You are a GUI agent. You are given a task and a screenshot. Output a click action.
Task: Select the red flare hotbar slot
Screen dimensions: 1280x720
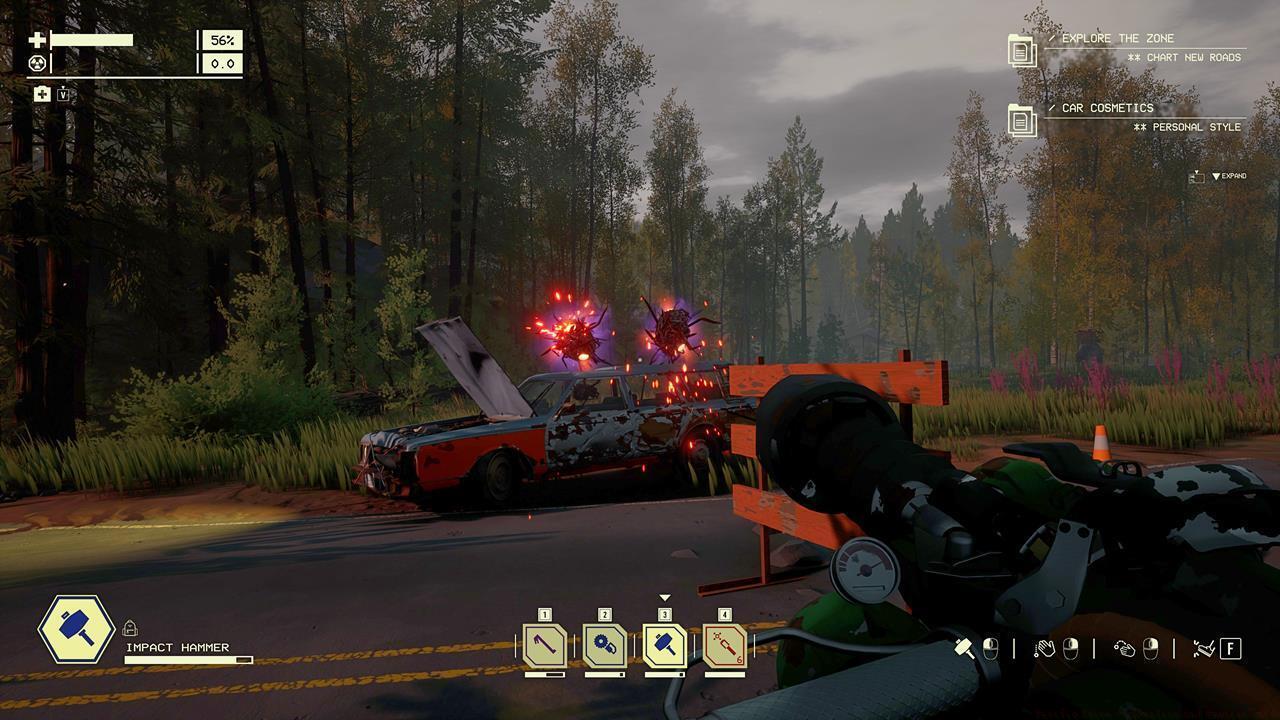pyautogui.click(x=725, y=646)
